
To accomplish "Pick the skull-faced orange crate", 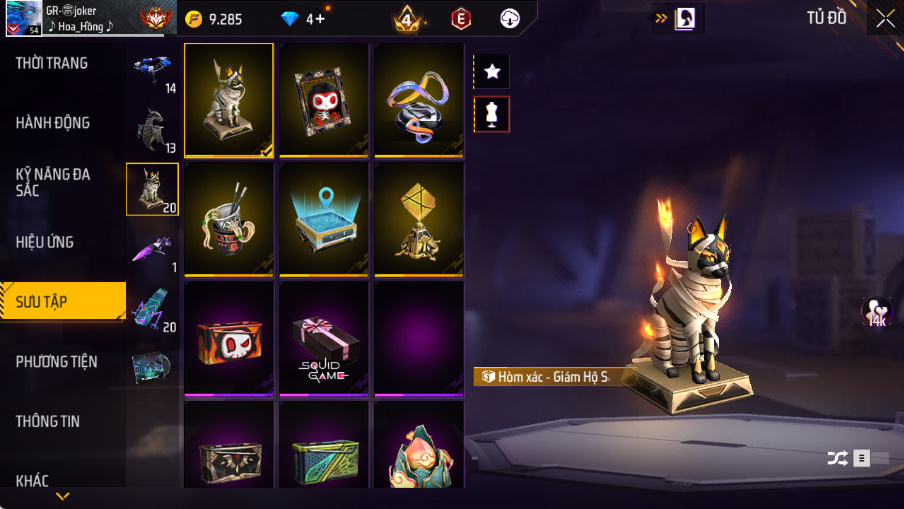I will 229,338.
